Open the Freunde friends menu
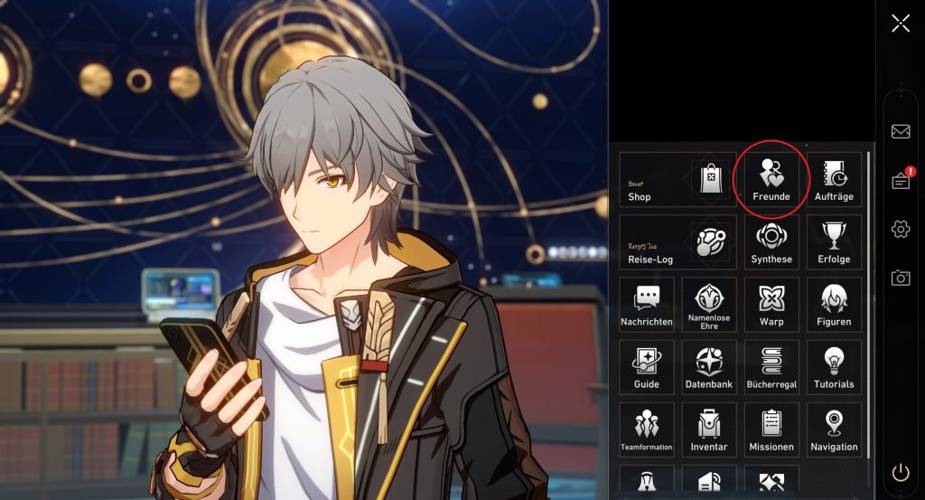The image size is (925, 500). coord(771,180)
